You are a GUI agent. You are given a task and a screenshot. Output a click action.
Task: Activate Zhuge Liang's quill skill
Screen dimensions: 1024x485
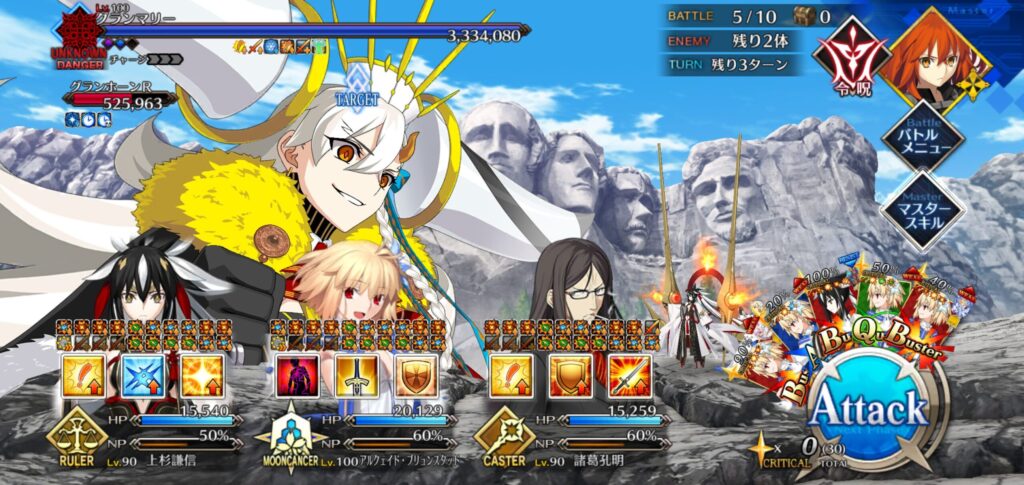click(x=511, y=375)
